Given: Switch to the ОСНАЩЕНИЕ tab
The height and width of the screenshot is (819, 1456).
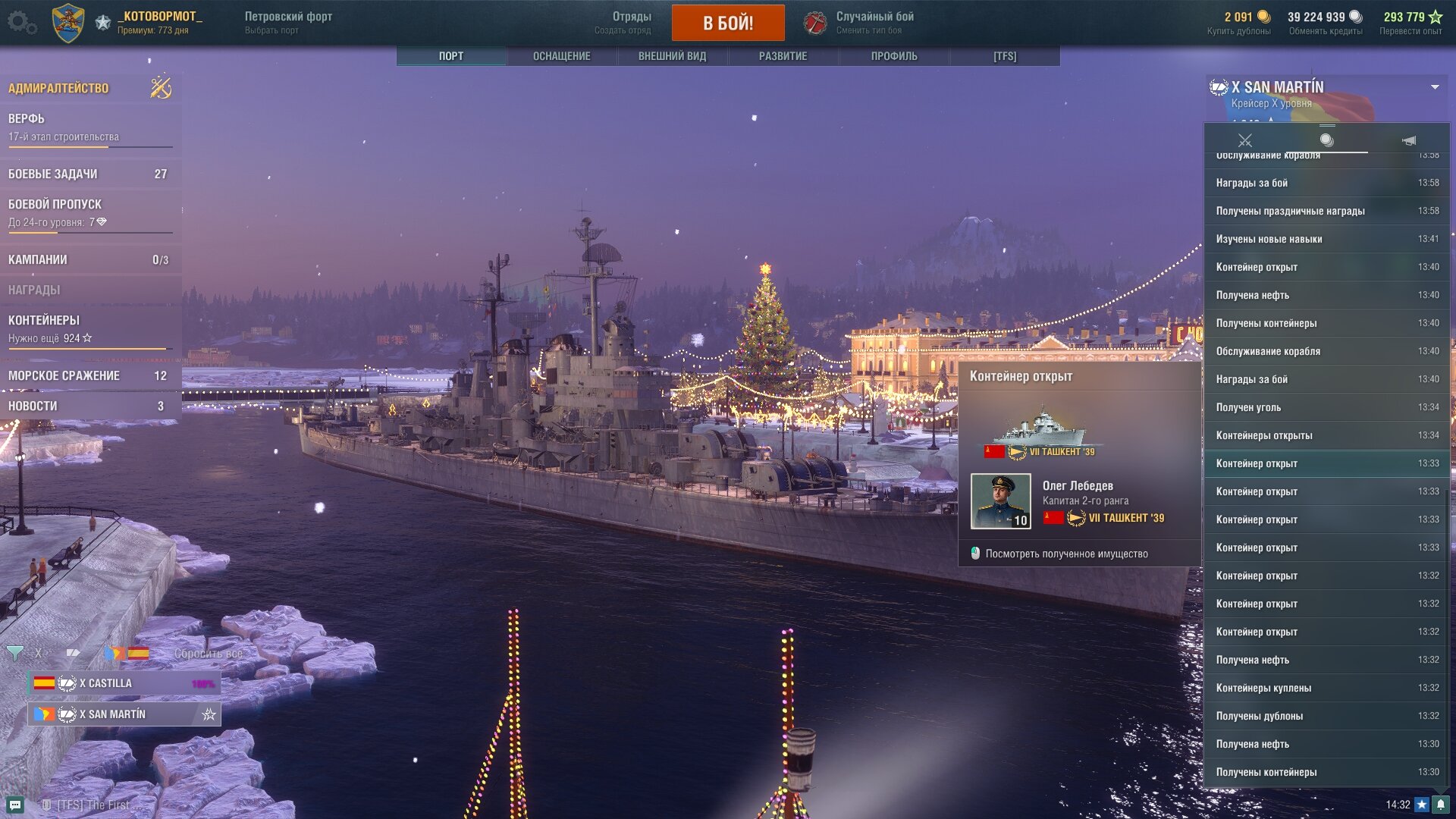Looking at the screenshot, I should point(561,56).
